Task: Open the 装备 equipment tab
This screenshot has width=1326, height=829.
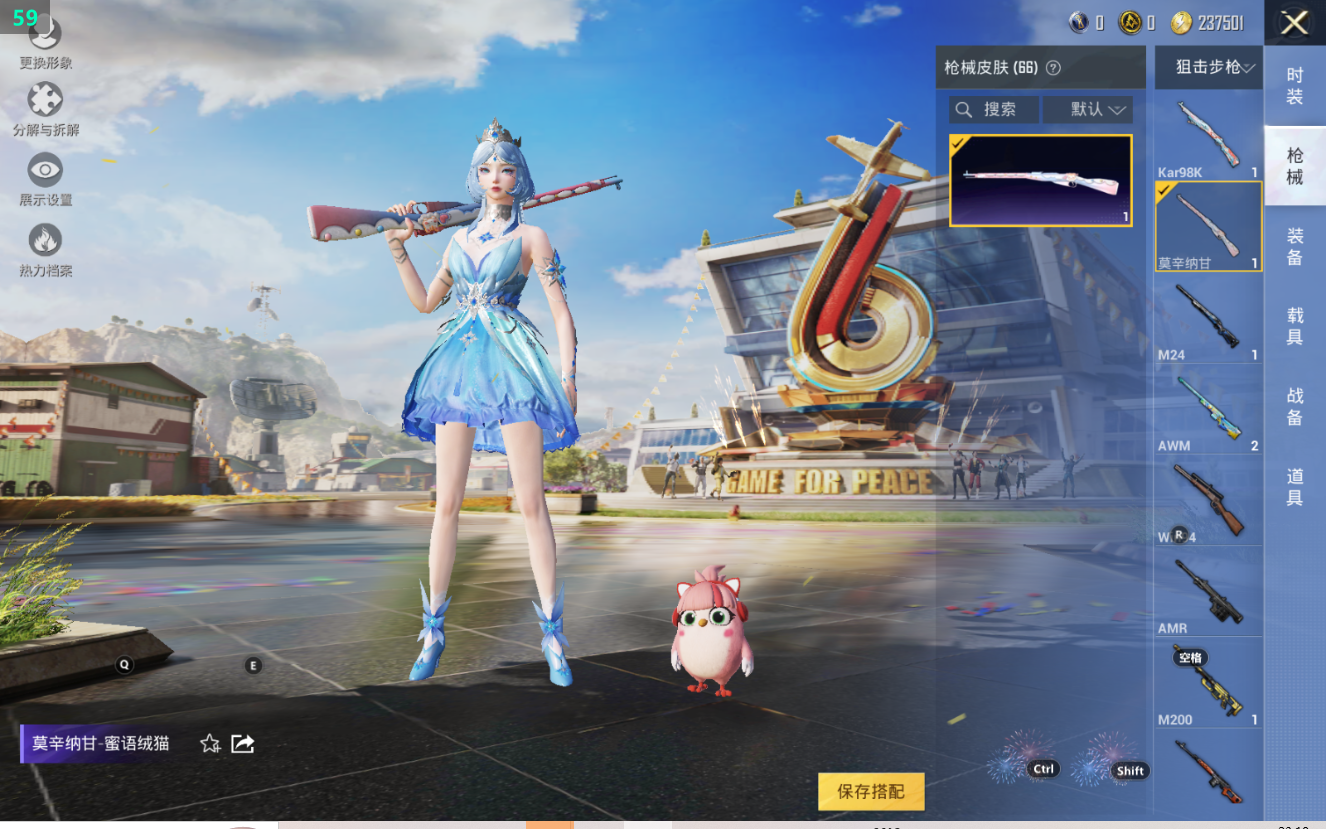Action: pyautogui.click(x=1294, y=246)
